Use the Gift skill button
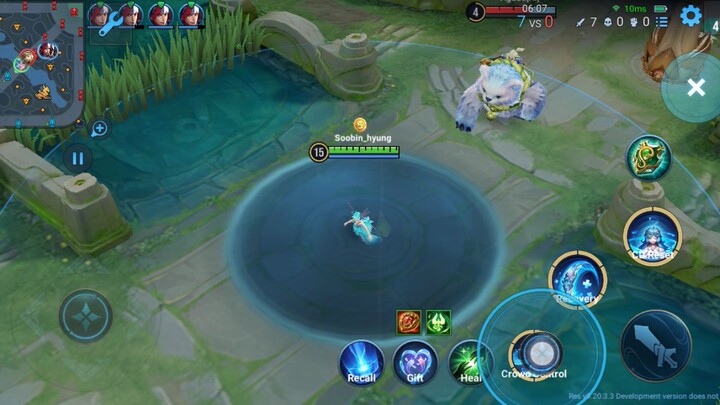720x405 pixels. pos(414,361)
